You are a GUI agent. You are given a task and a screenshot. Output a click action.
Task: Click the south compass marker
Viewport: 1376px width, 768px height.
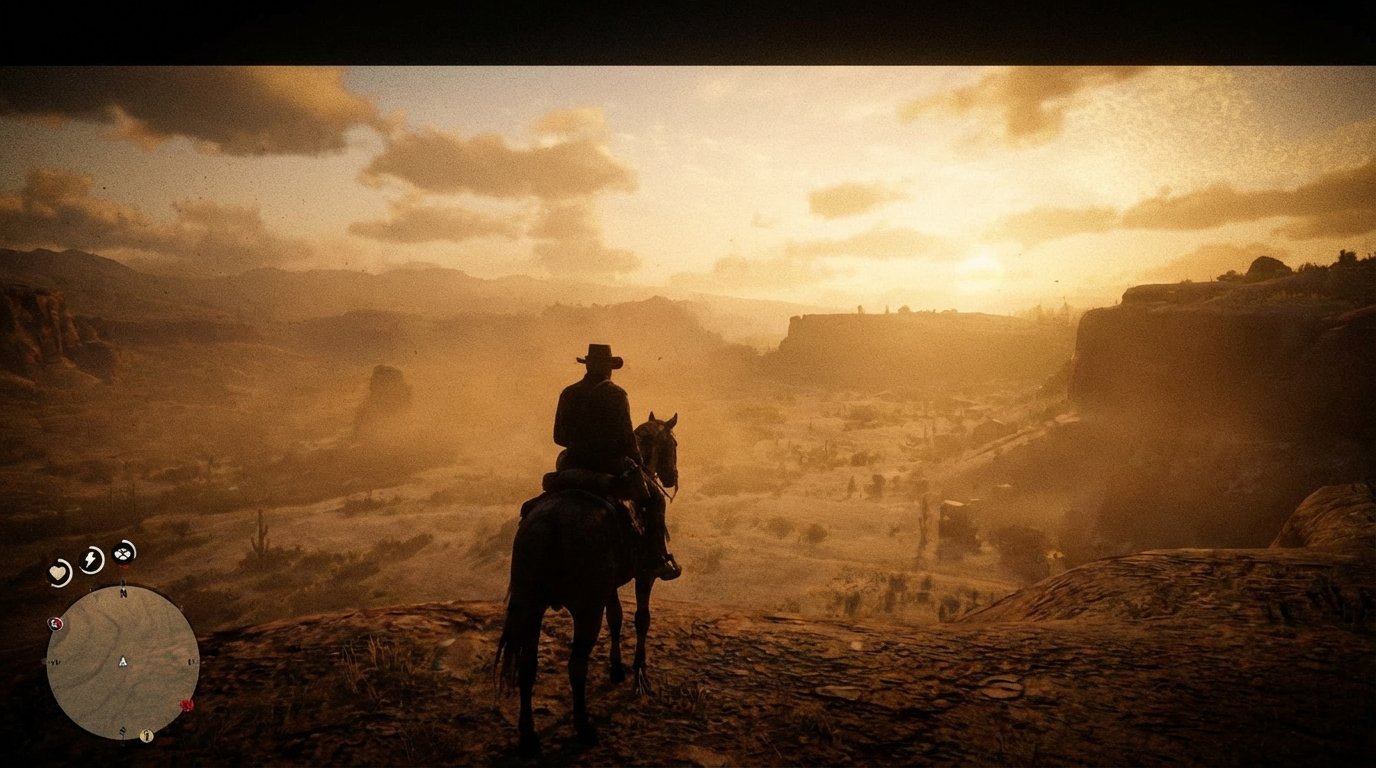click(x=122, y=731)
